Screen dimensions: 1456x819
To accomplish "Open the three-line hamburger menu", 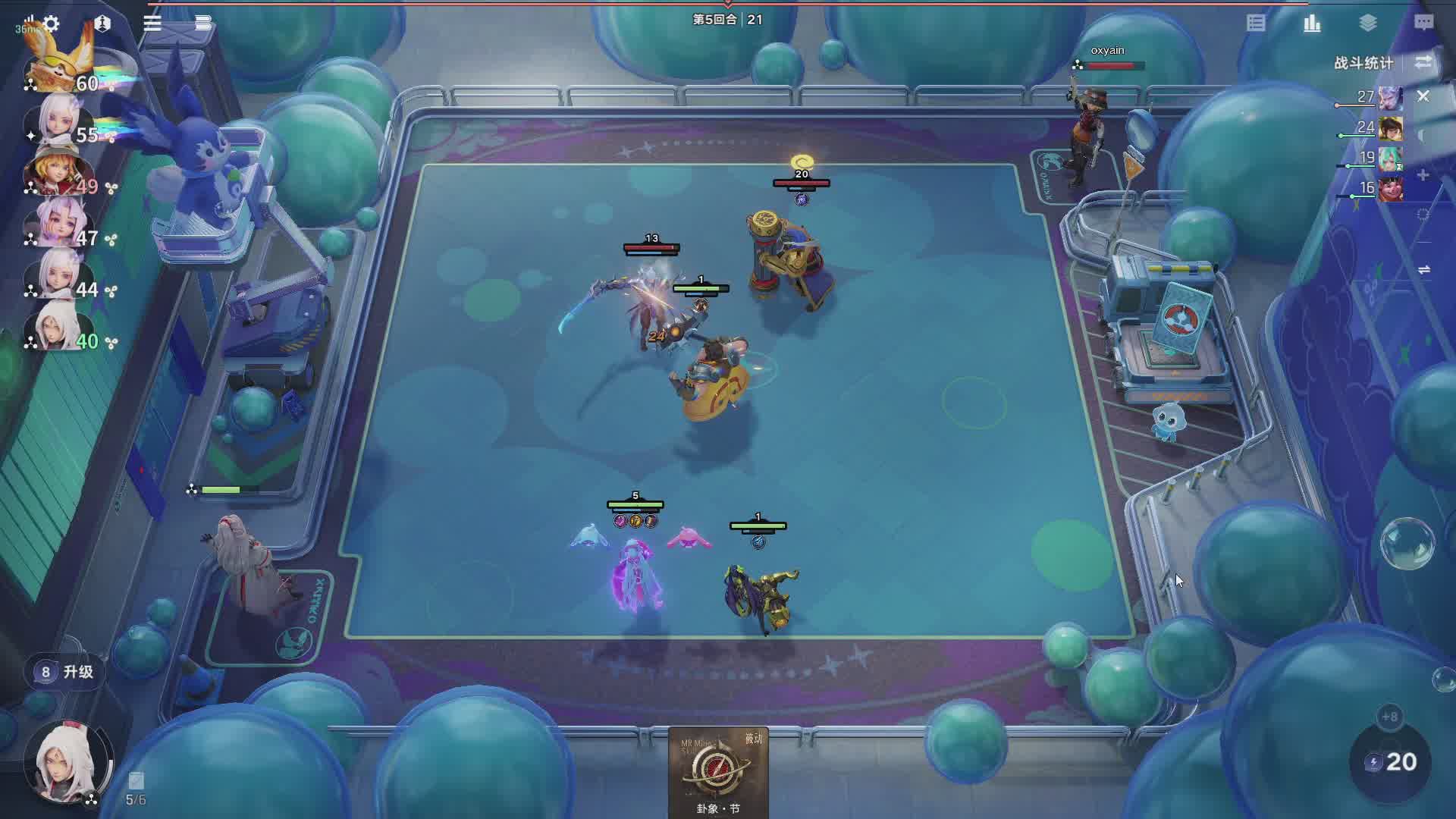I will coord(152,24).
